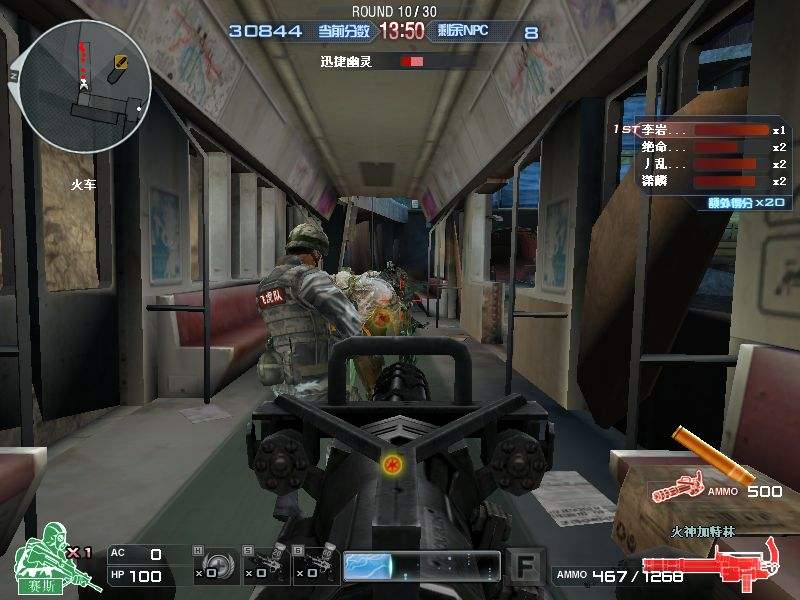This screenshot has width=800, height=600.
Task: Select the 柒麟 player row
Action: pos(700,181)
